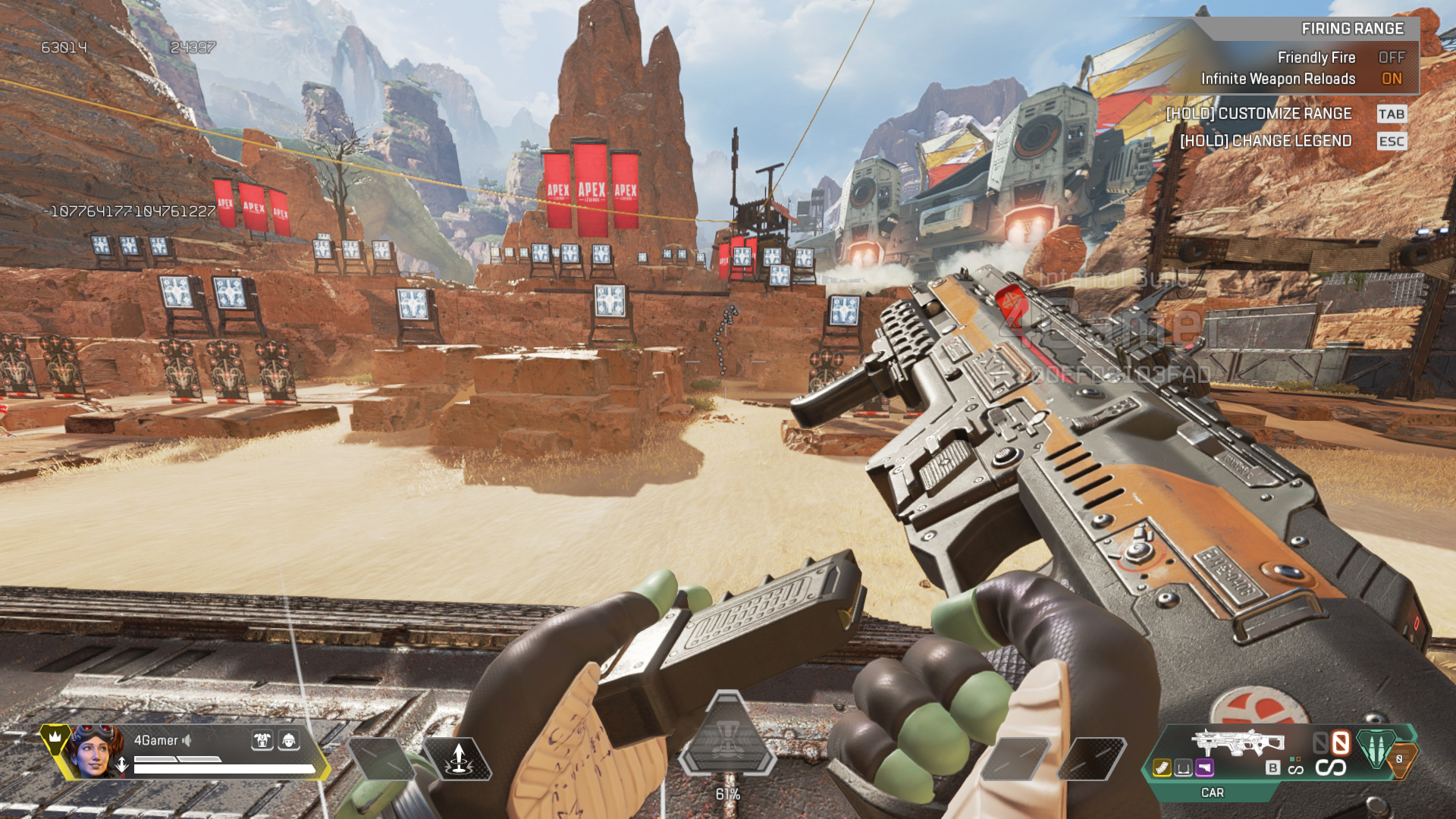The image size is (1456, 819).
Task: Select the CAR weapon icon
Action: (x=1238, y=742)
